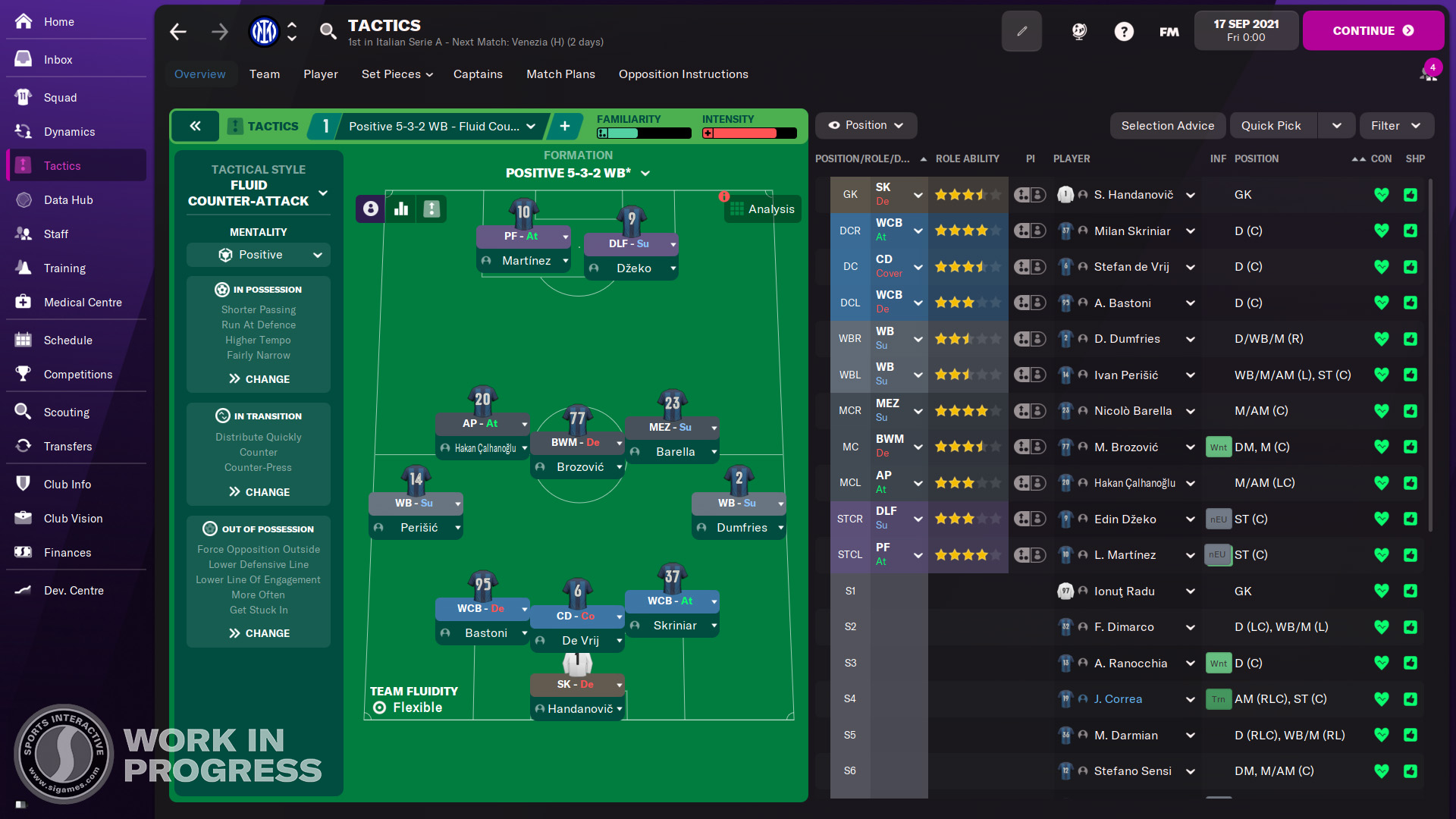Click the Quick Pick button
1456x819 pixels.
(1271, 126)
